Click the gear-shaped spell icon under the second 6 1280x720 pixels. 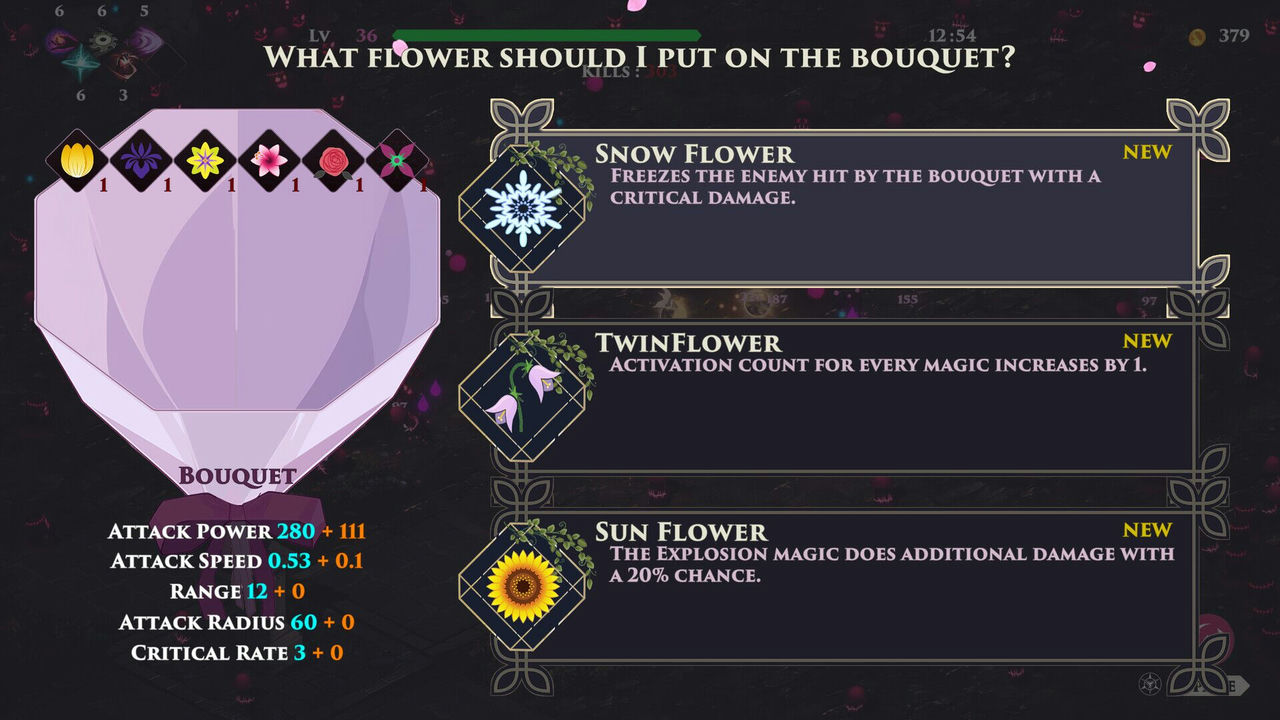click(x=103, y=39)
